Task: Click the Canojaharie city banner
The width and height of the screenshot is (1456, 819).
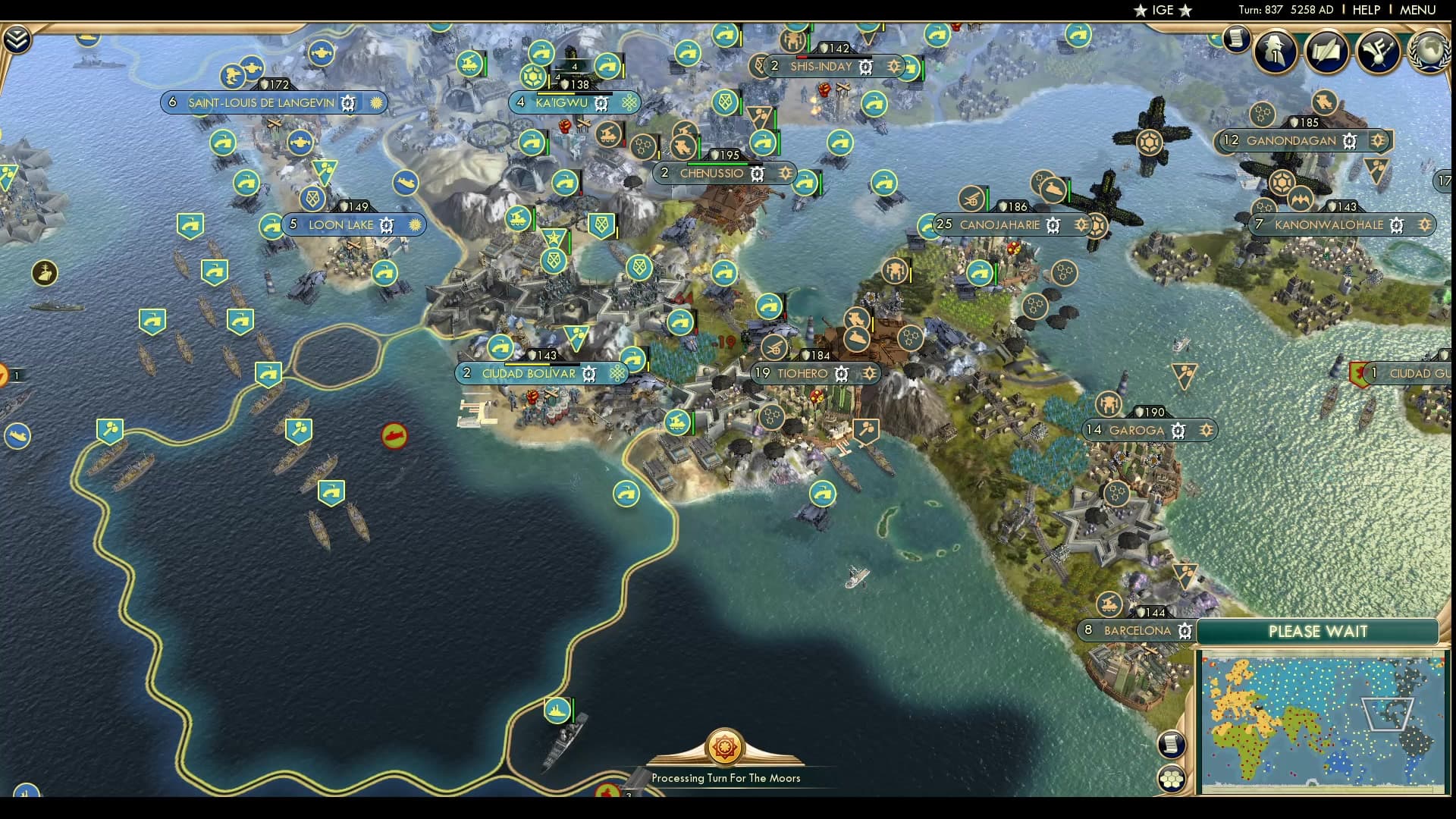Action: [x=1001, y=224]
